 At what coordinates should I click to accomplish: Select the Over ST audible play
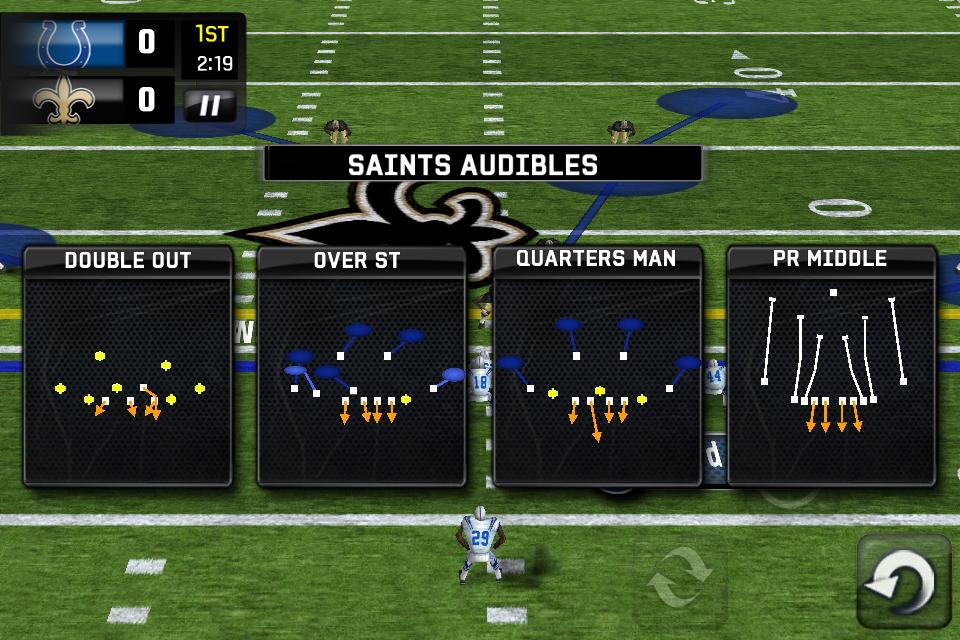(362, 367)
